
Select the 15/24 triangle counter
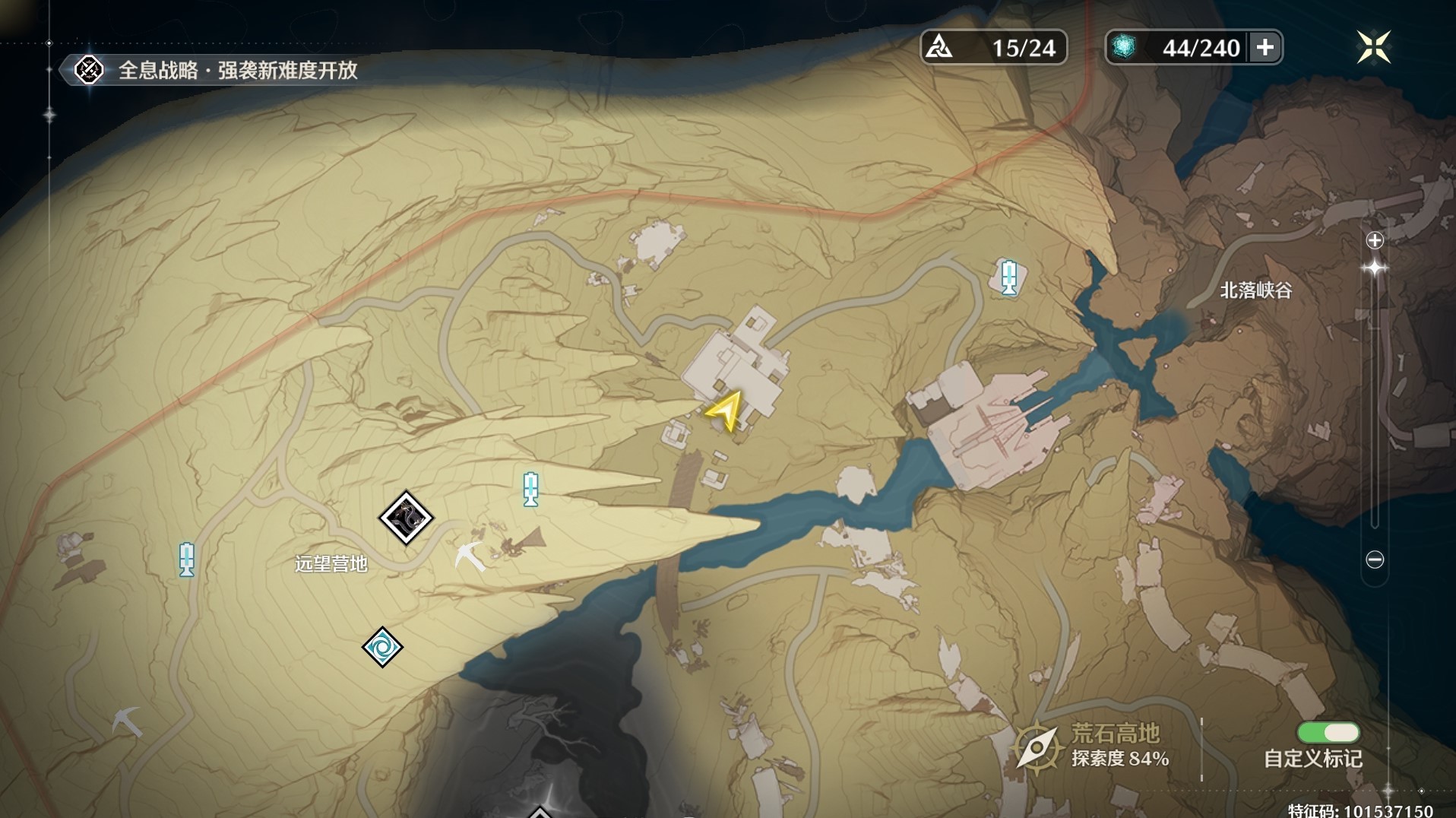(x=993, y=48)
